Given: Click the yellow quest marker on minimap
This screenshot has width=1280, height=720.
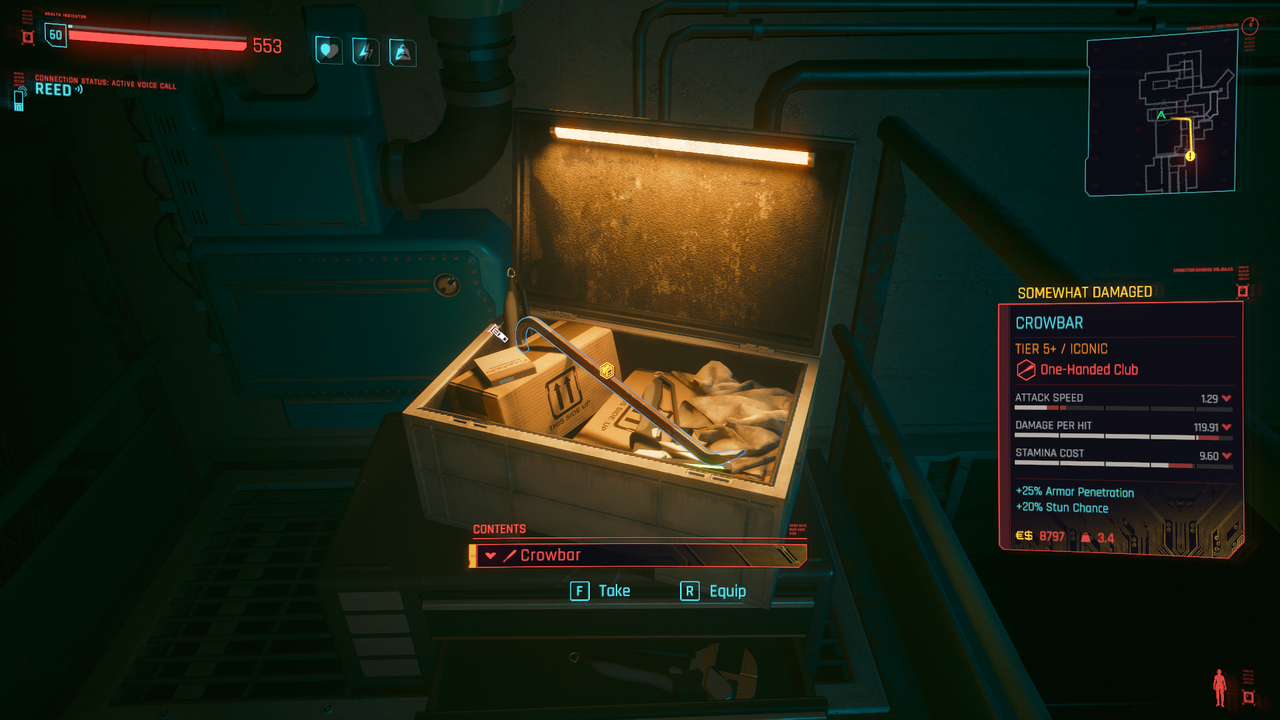Looking at the screenshot, I should 1190,156.
